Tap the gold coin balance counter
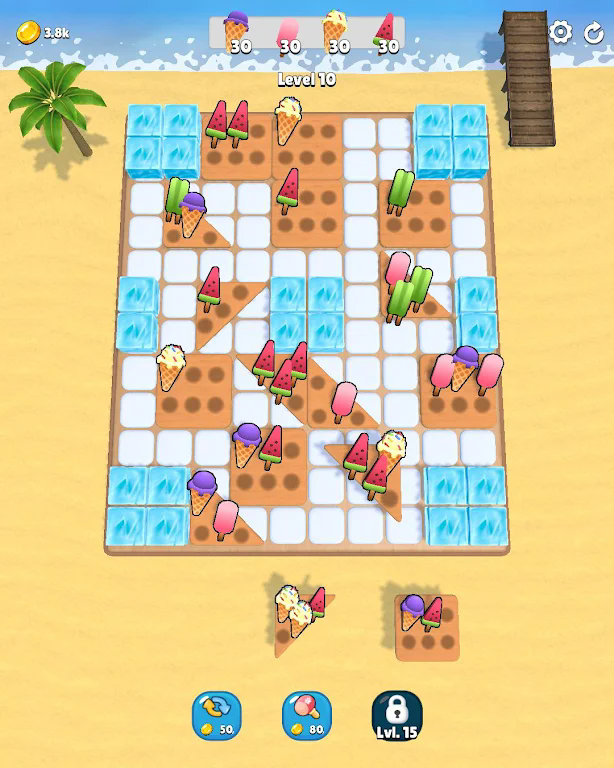This screenshot has height=768, width=614. tap(43, 33)
